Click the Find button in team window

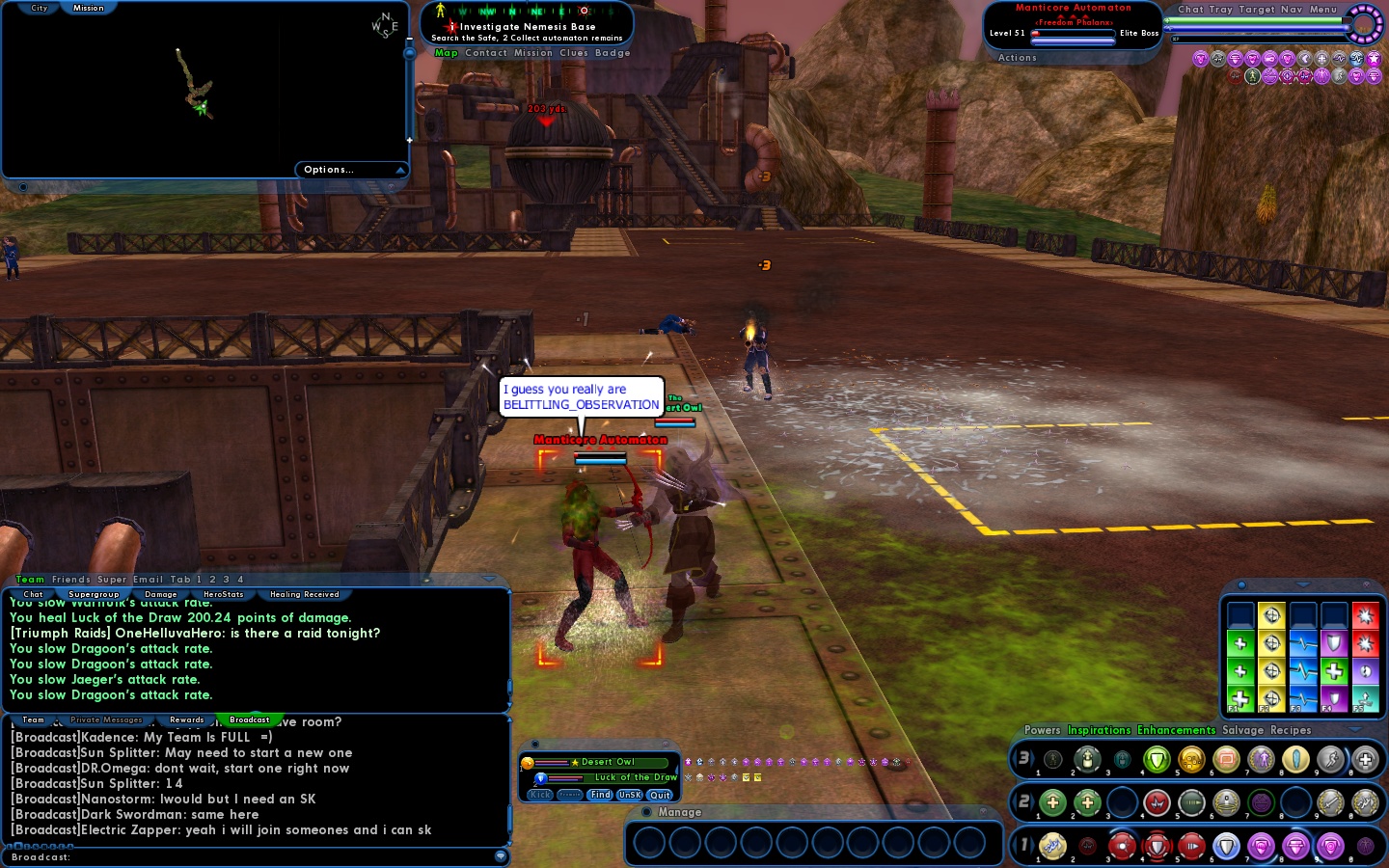[600, 795]
